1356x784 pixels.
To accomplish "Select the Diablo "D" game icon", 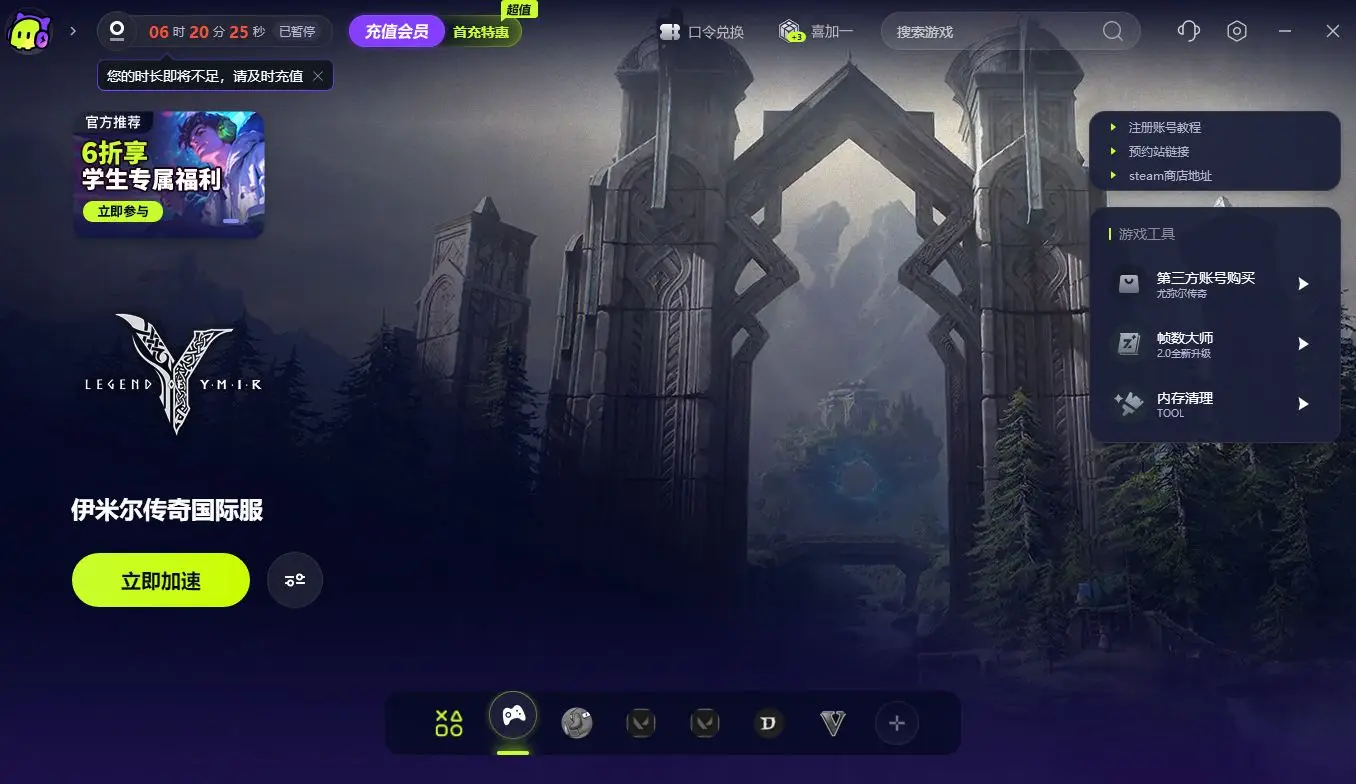I will [x=768, y=723].
